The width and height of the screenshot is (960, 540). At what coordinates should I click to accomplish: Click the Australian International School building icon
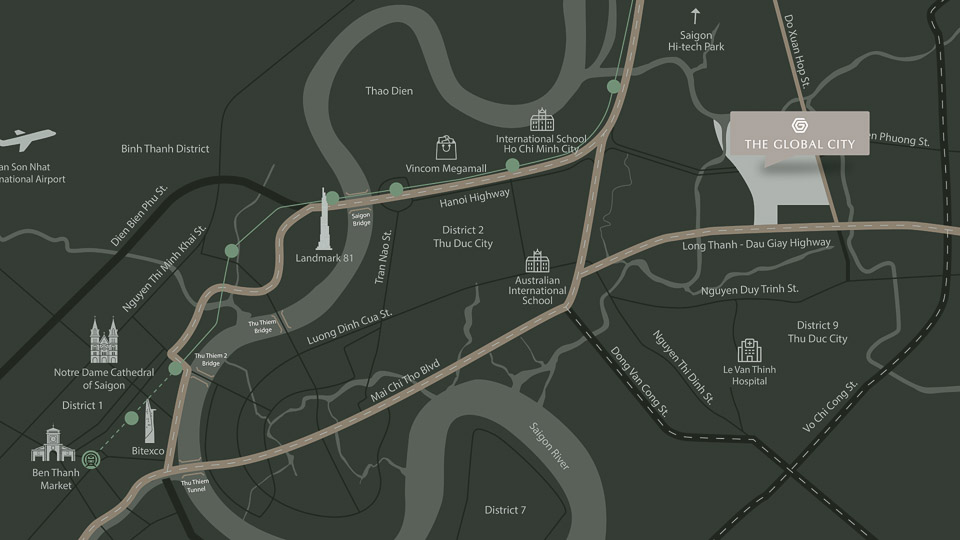537,262
